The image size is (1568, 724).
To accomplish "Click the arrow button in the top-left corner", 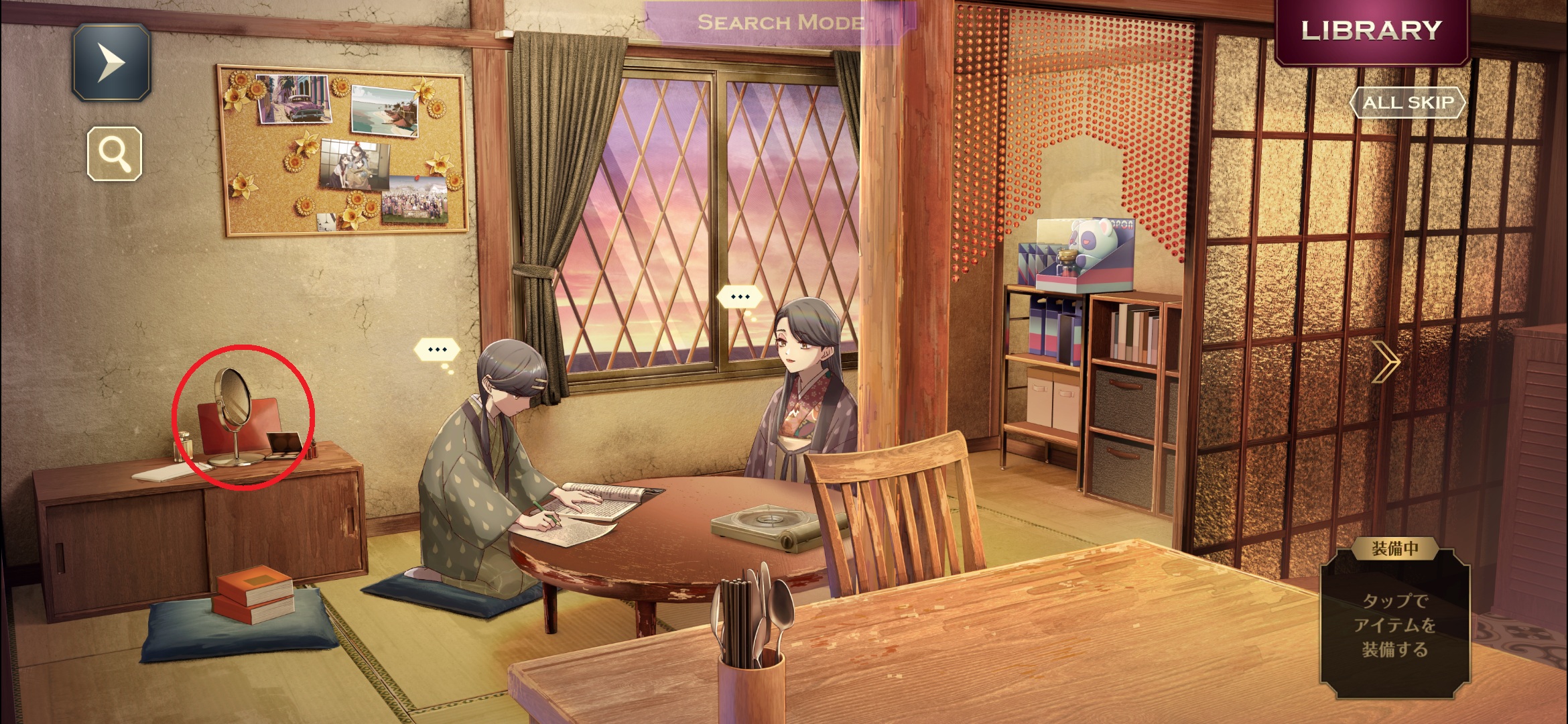I will click(111, 62).
